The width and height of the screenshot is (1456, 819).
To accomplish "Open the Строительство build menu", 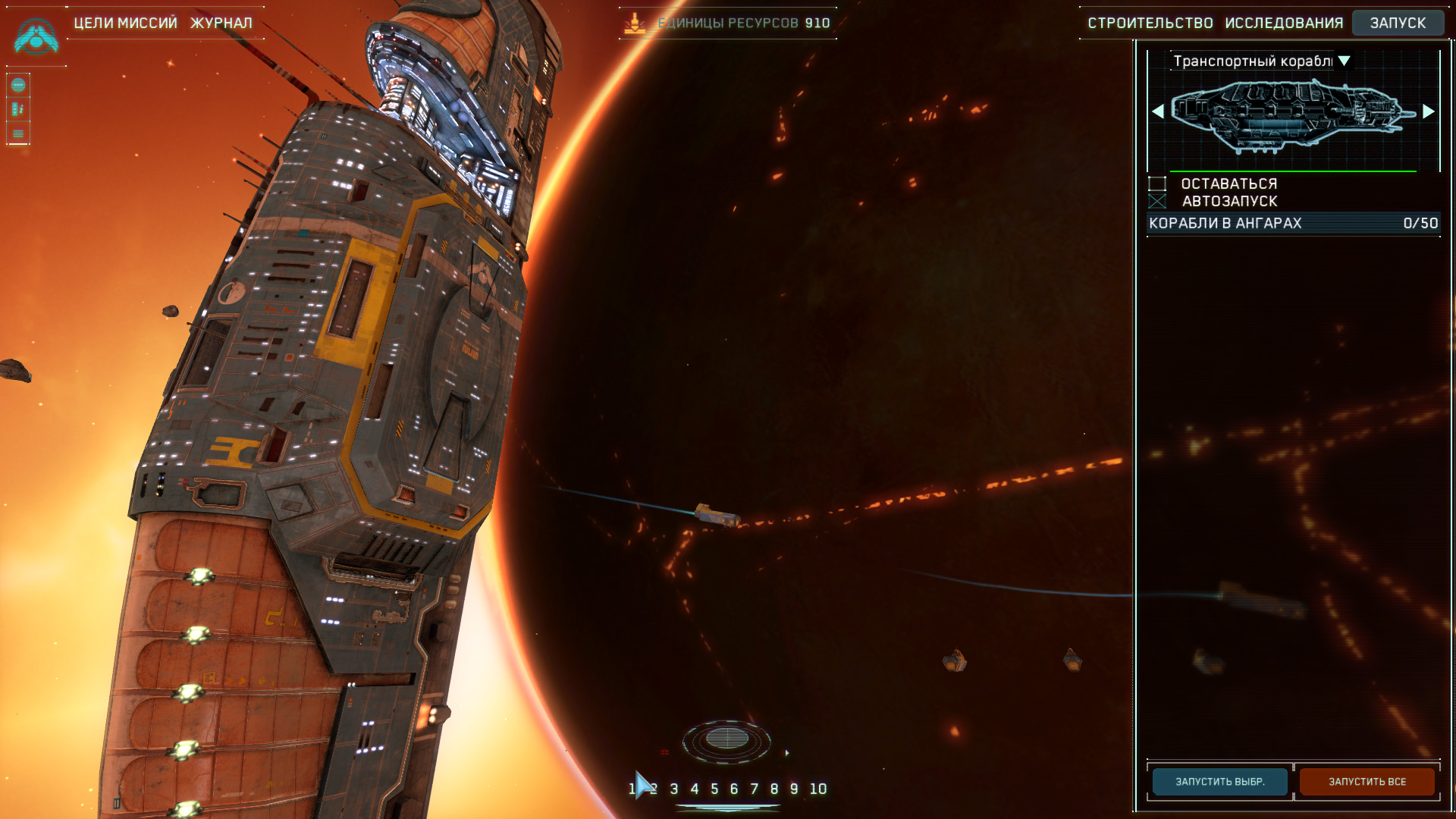I will tap(1150, 23).
